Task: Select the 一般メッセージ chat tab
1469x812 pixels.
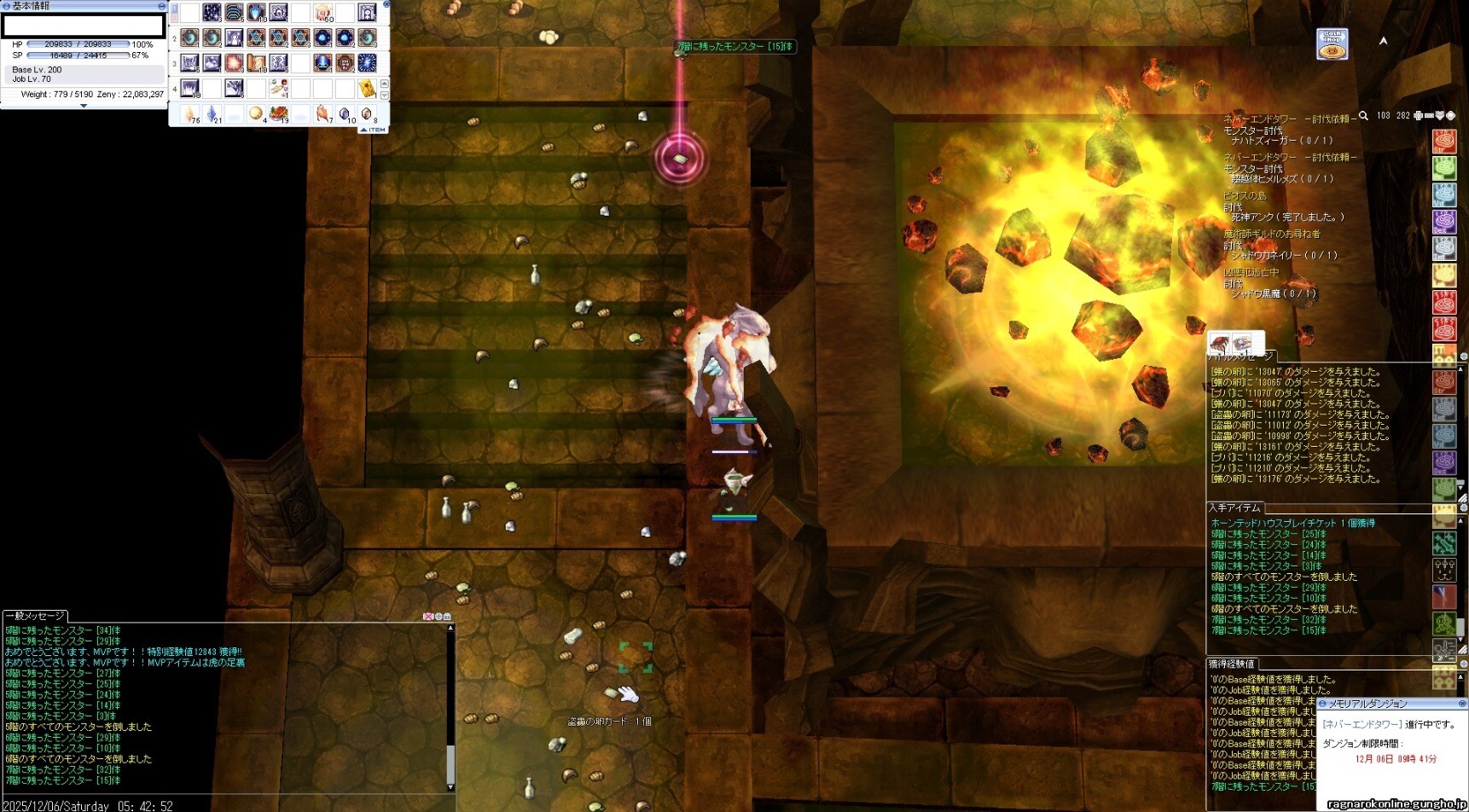Action: point(36,616)
